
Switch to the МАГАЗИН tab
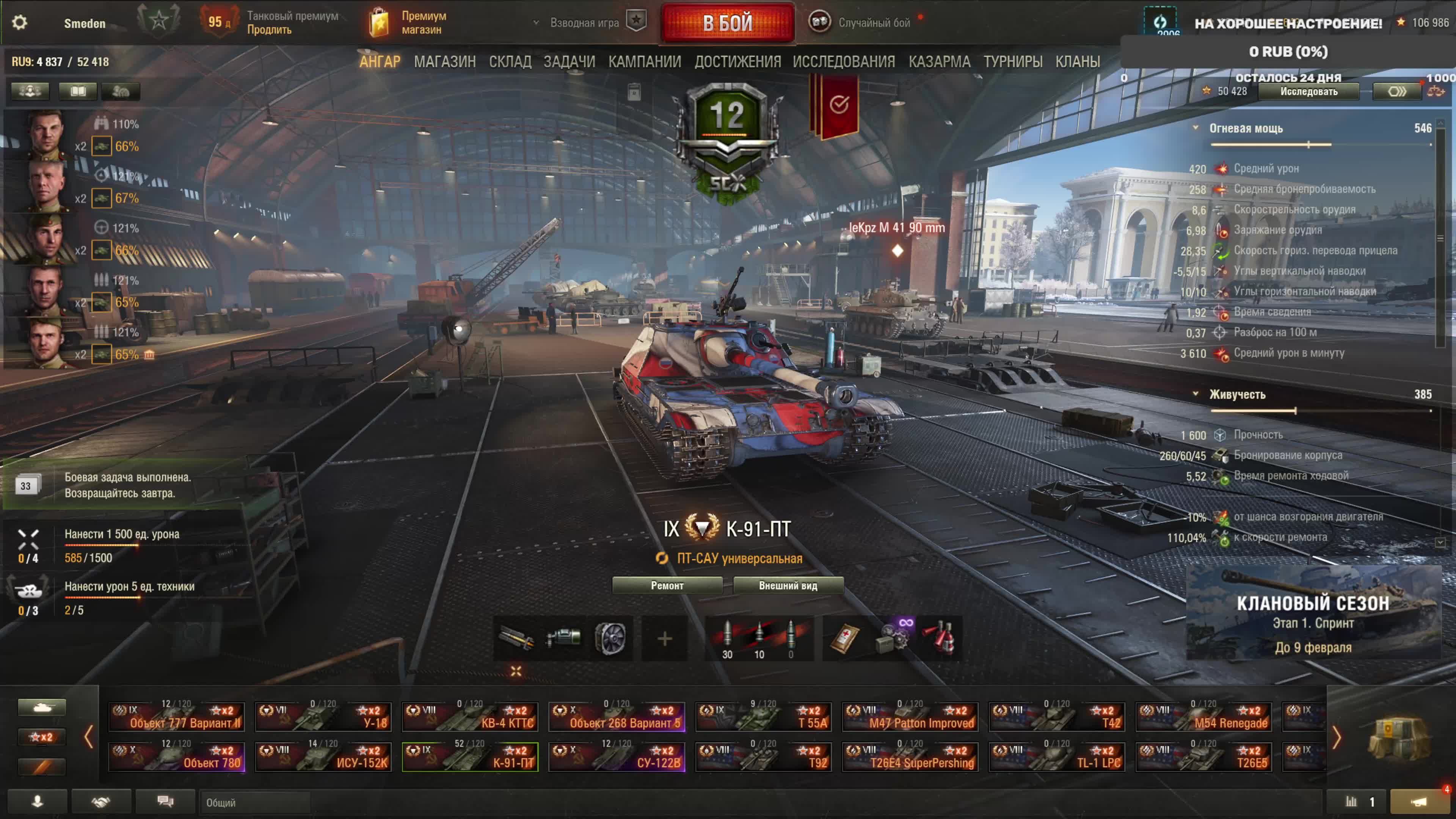pos(444,61)
